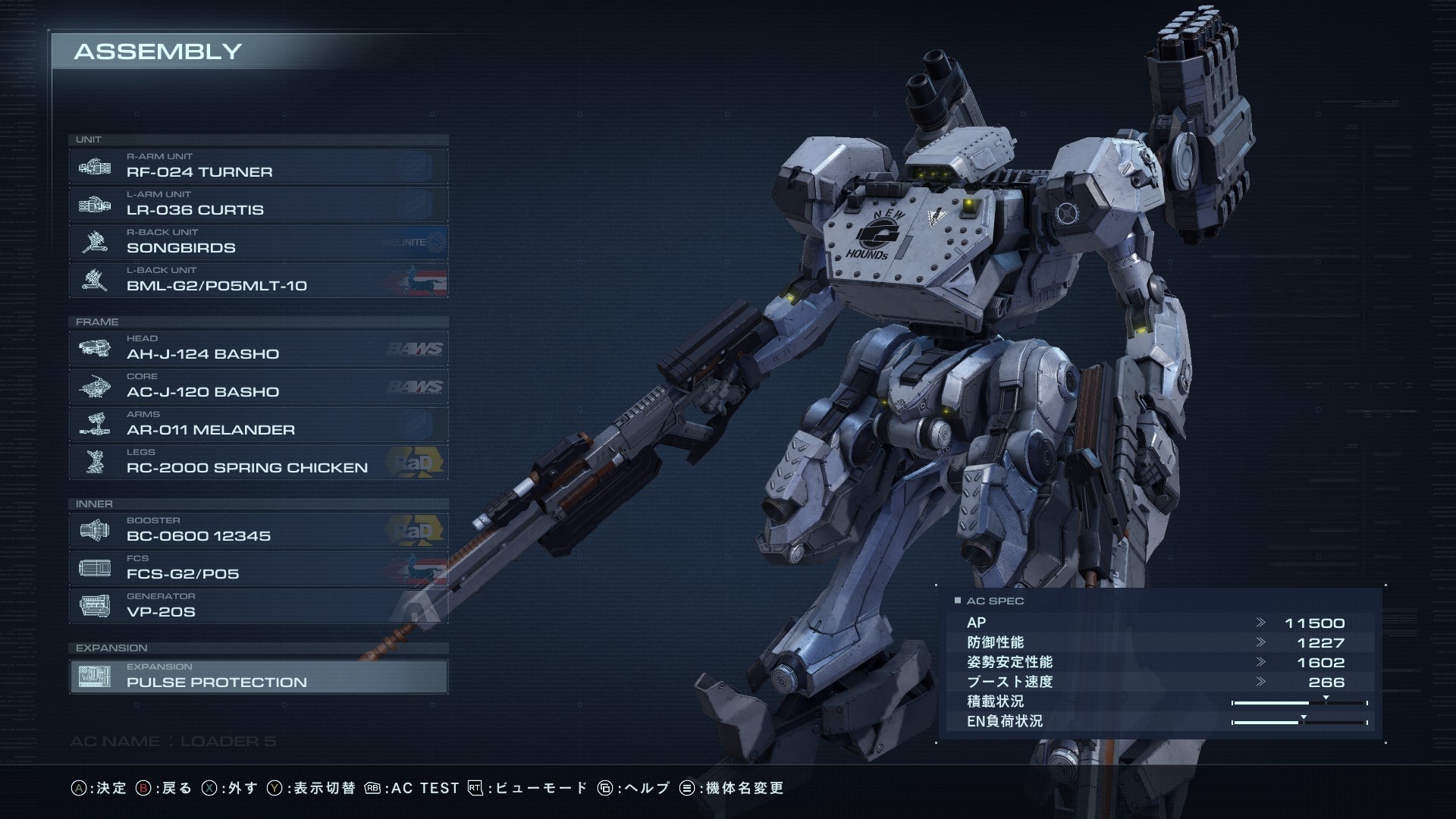Open the SONGBIRDS right back unit slot
The width and height of the screenshot is (1456, 819).
tap(258, 242)
